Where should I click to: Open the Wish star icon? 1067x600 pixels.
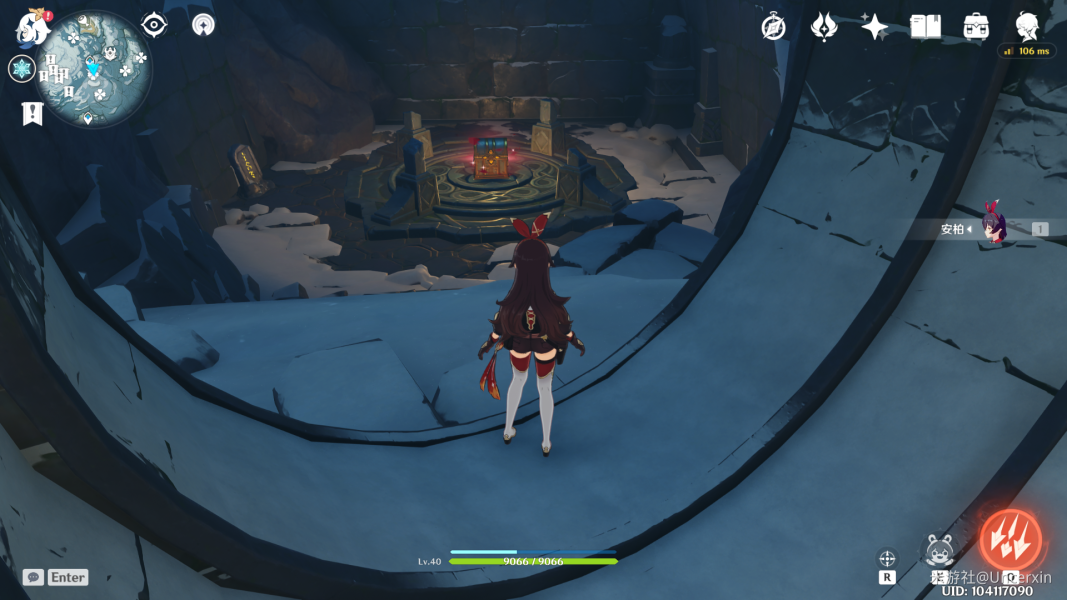pos(874,27)
